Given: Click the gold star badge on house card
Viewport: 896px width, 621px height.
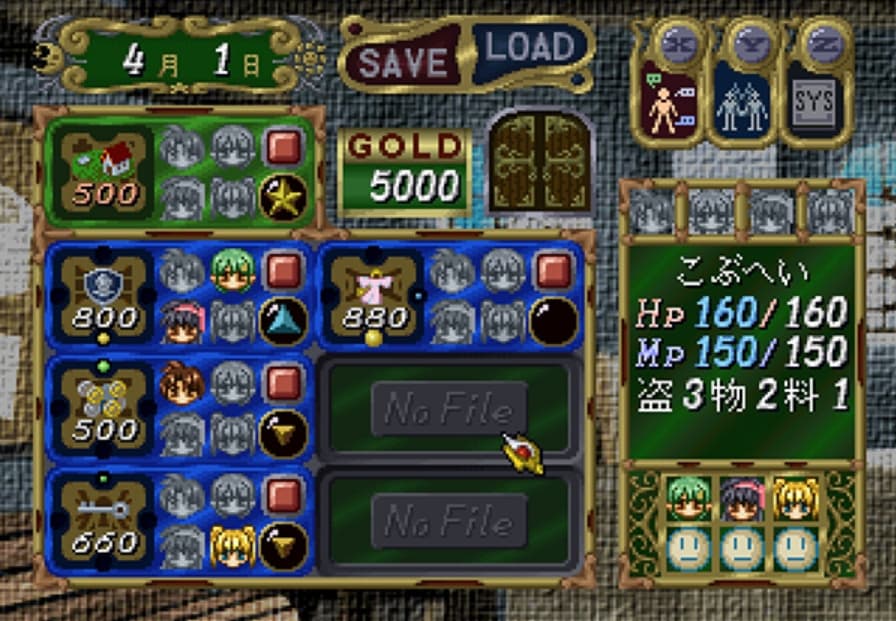Looking at the screenshot, I should (x=283, y=197).
